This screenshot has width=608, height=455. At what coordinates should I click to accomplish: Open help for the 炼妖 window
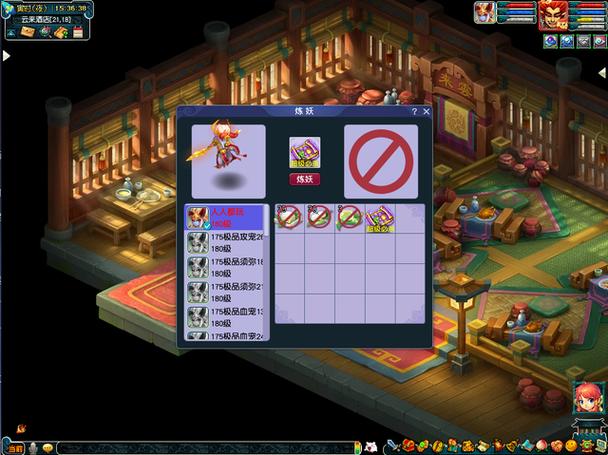(x=414, y=112)
